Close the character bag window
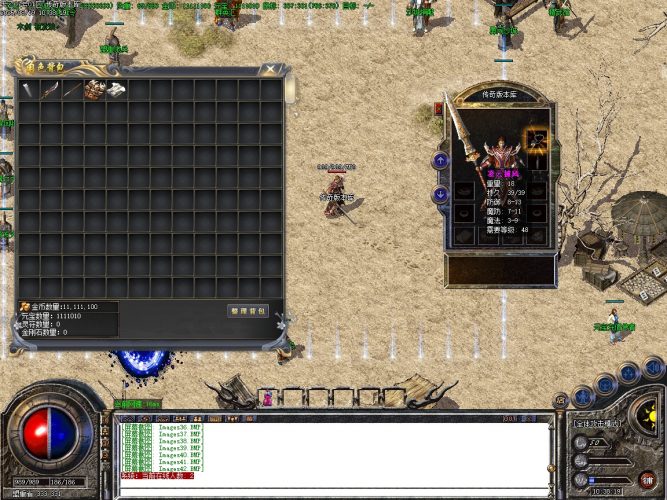This screenshot has width=667, height=500. coord(269,70)
